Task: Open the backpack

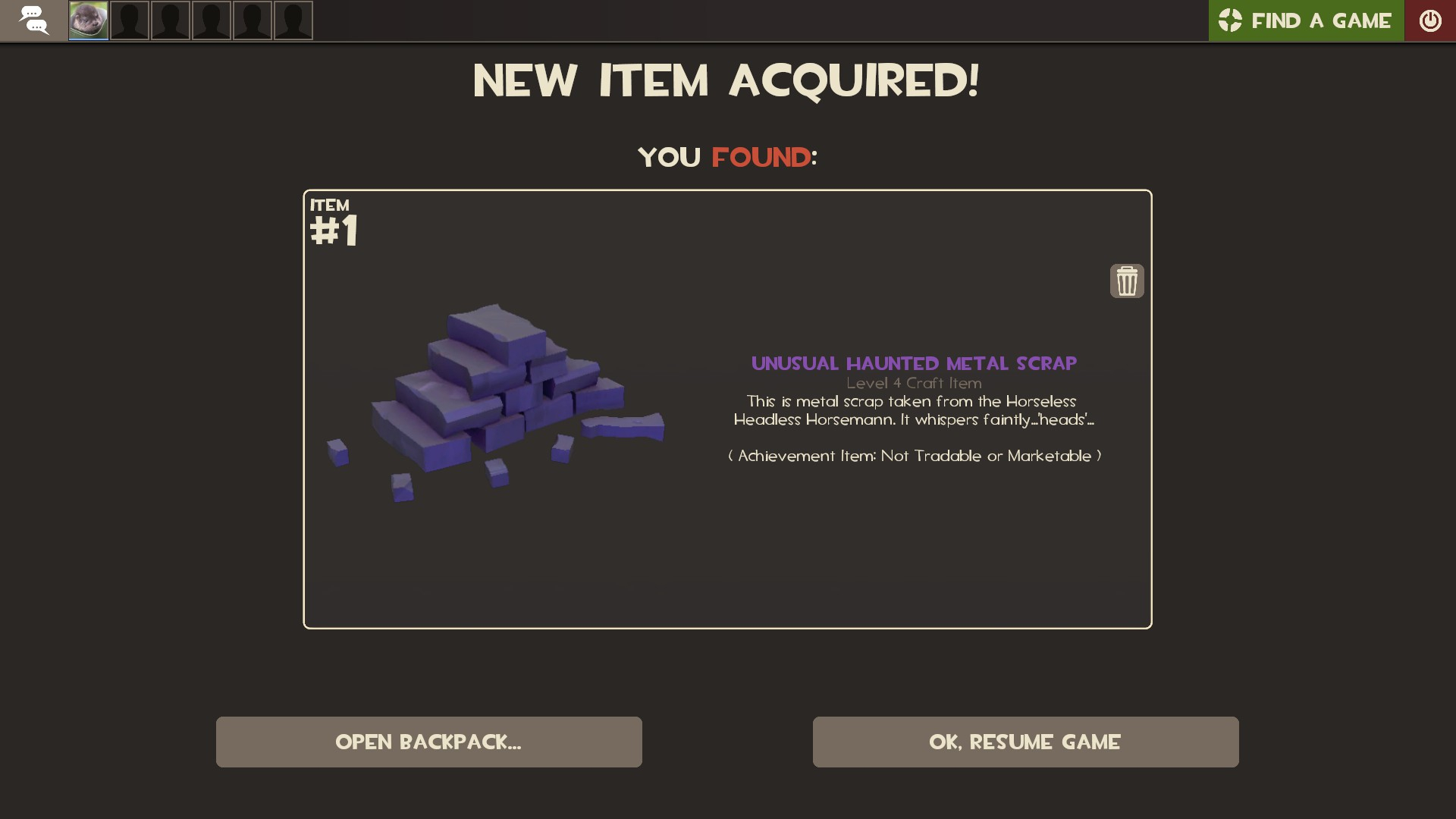Action: [x=428, y=742]
